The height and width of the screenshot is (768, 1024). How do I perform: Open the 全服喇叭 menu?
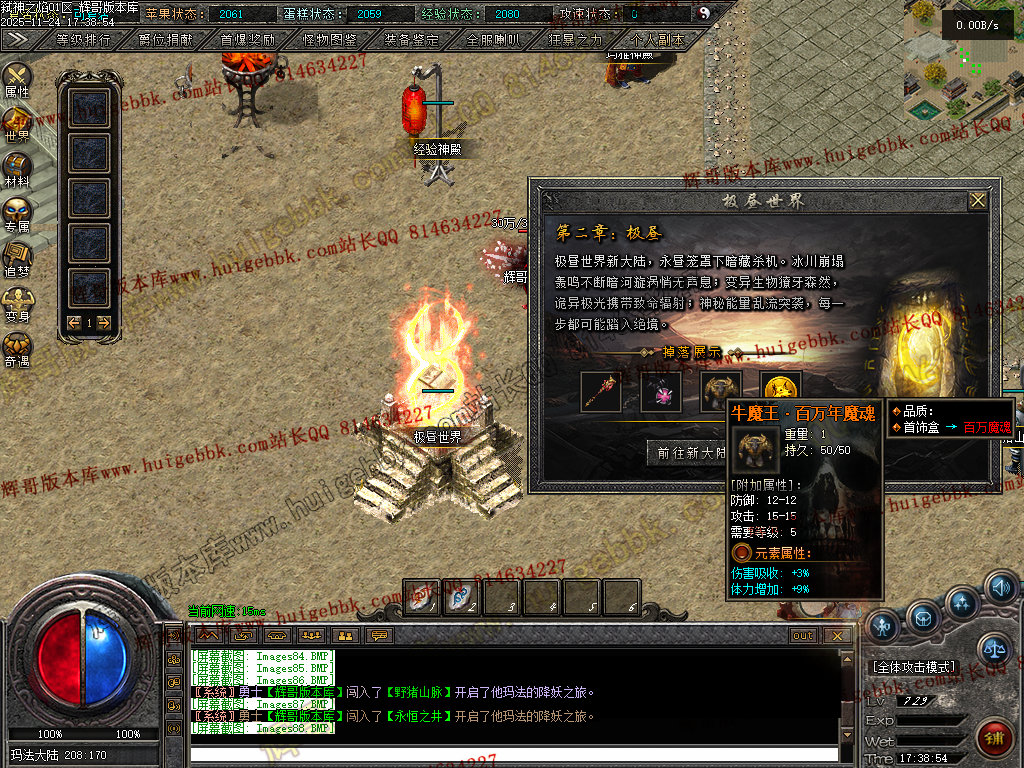493,40
